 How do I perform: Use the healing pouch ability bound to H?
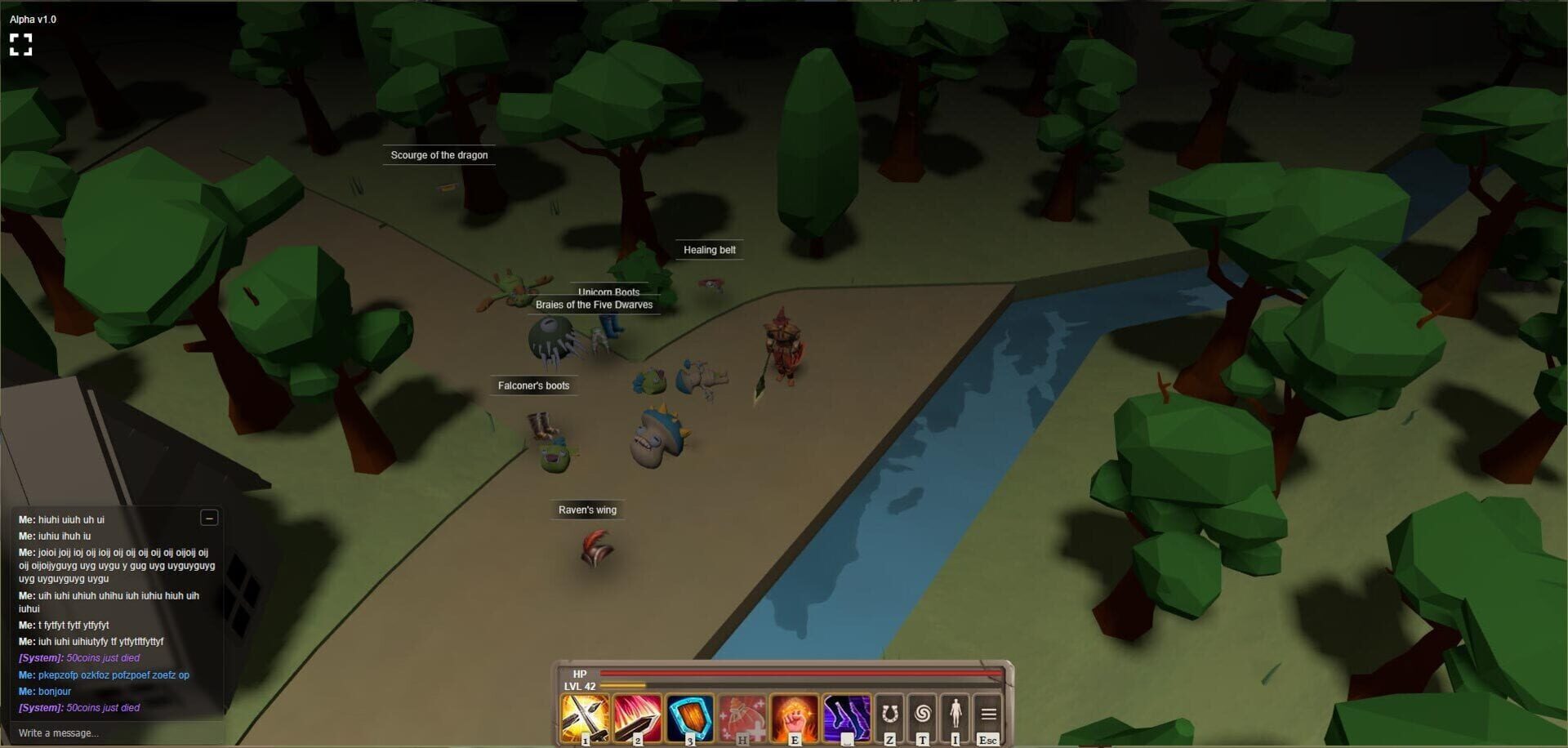742,717
